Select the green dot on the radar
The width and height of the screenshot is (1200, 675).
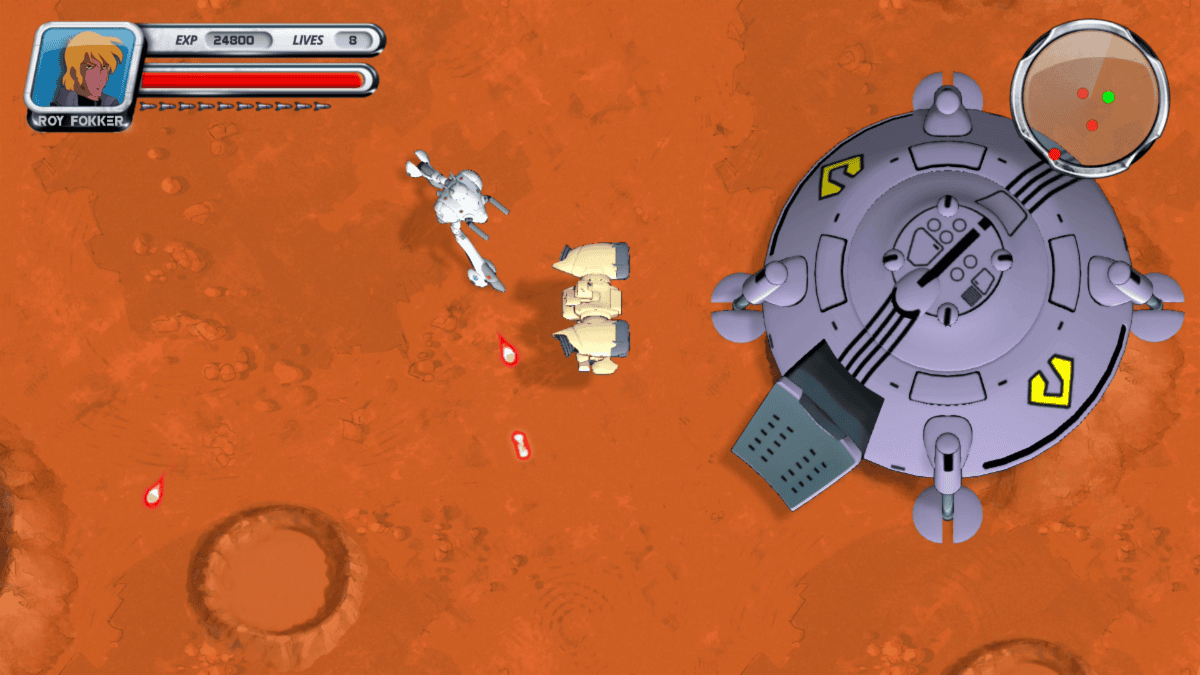(1108, 97)
